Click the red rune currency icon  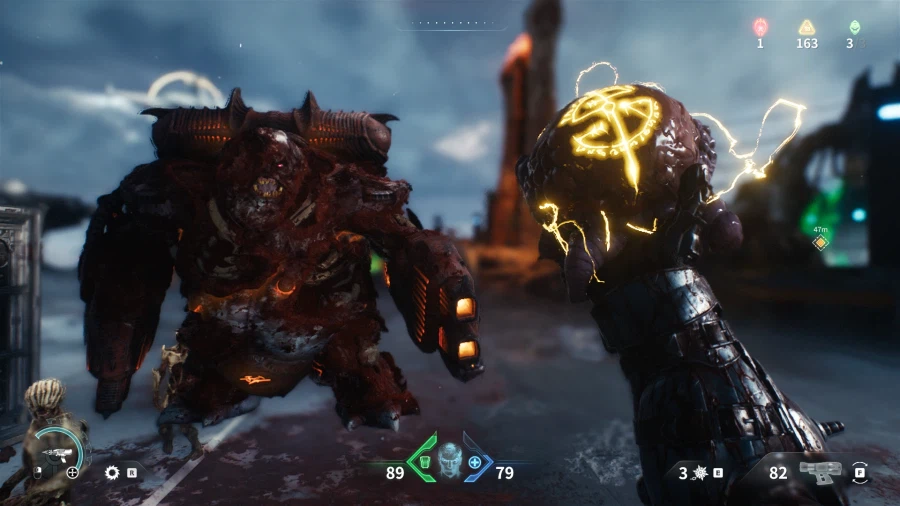coord(760,27)
